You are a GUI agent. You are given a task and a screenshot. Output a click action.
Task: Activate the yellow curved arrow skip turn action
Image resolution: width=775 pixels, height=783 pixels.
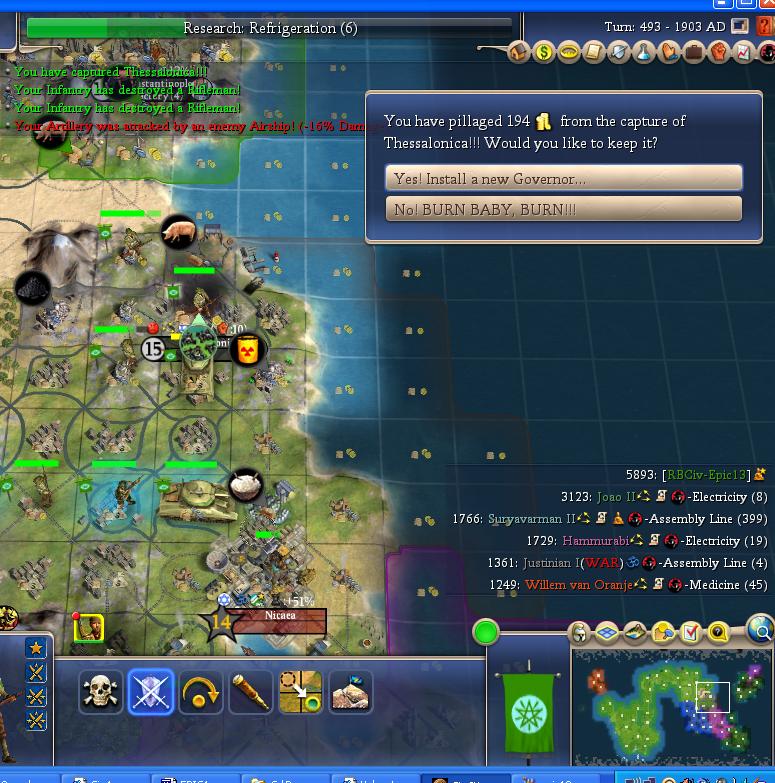pos(201,691)
